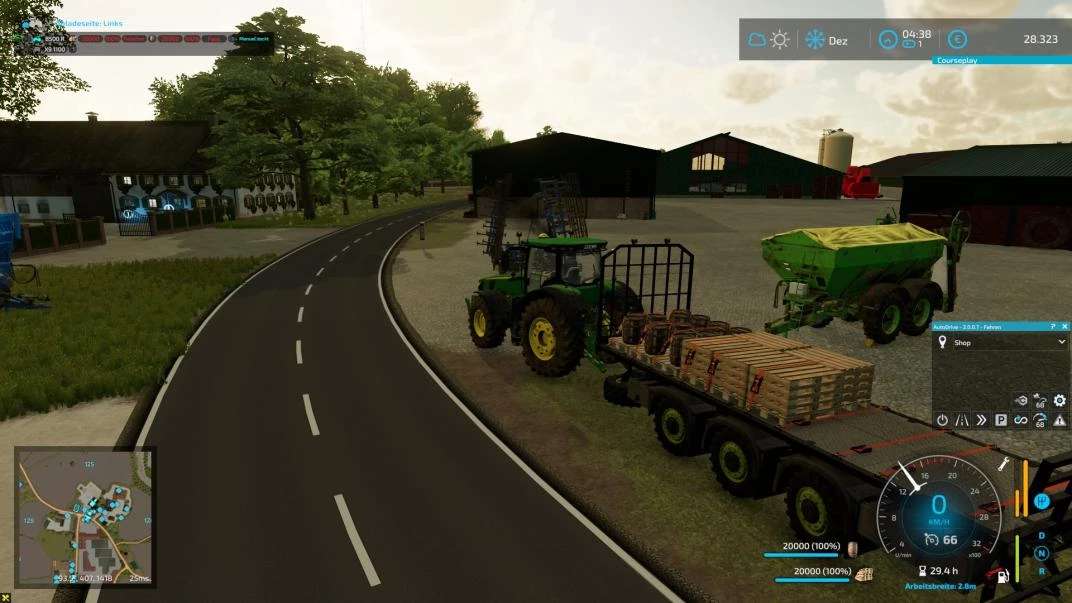Activate the AutoDrive parking P button
Image resolution: width=1072 pixels, height=603 pixels.
click(x=1000, y=420)
